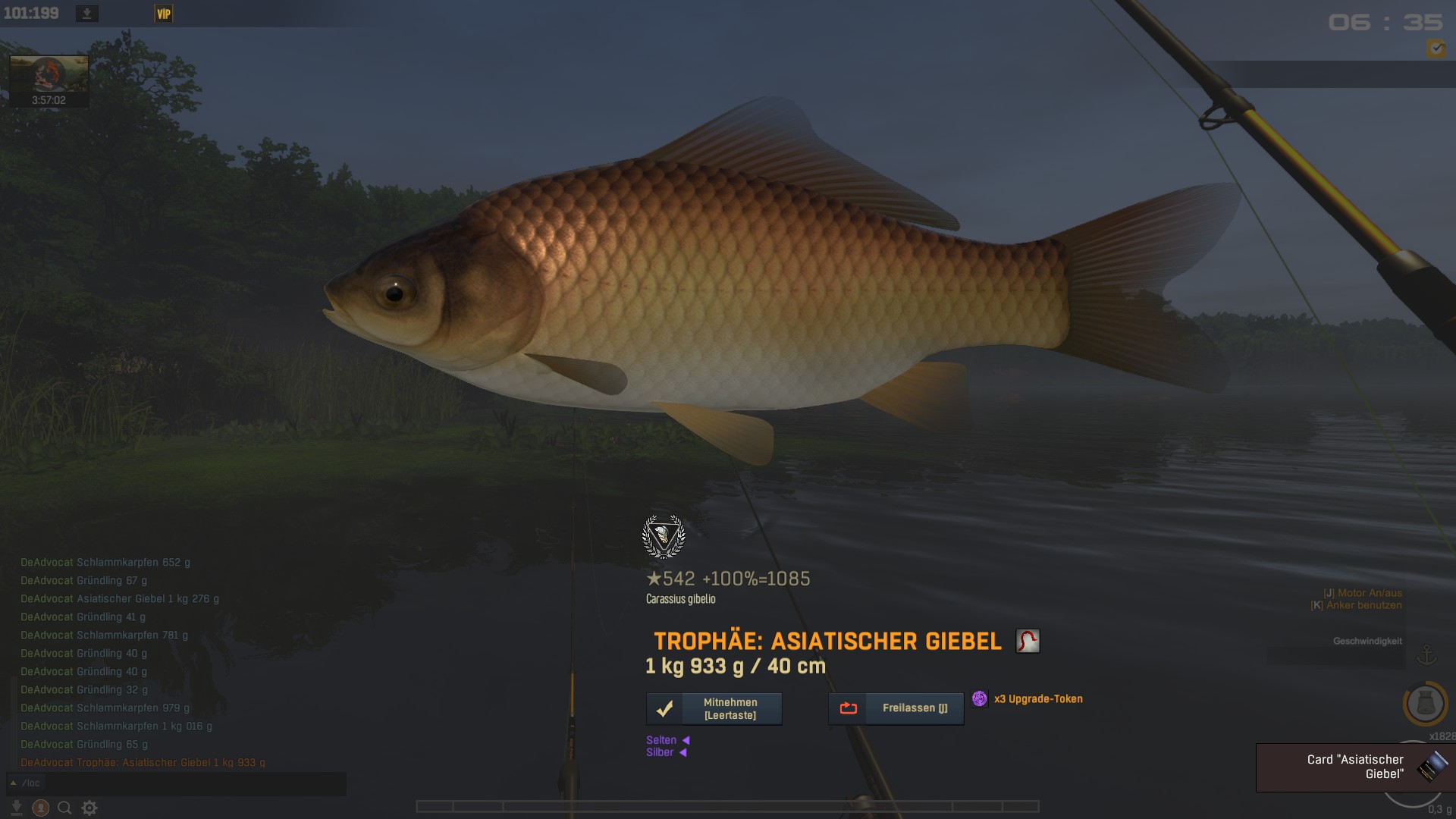Open the Card "Asiatischer Giebel" notification
The image size is (1456, 819).
pyautogui.click(x=1355, y=767)
